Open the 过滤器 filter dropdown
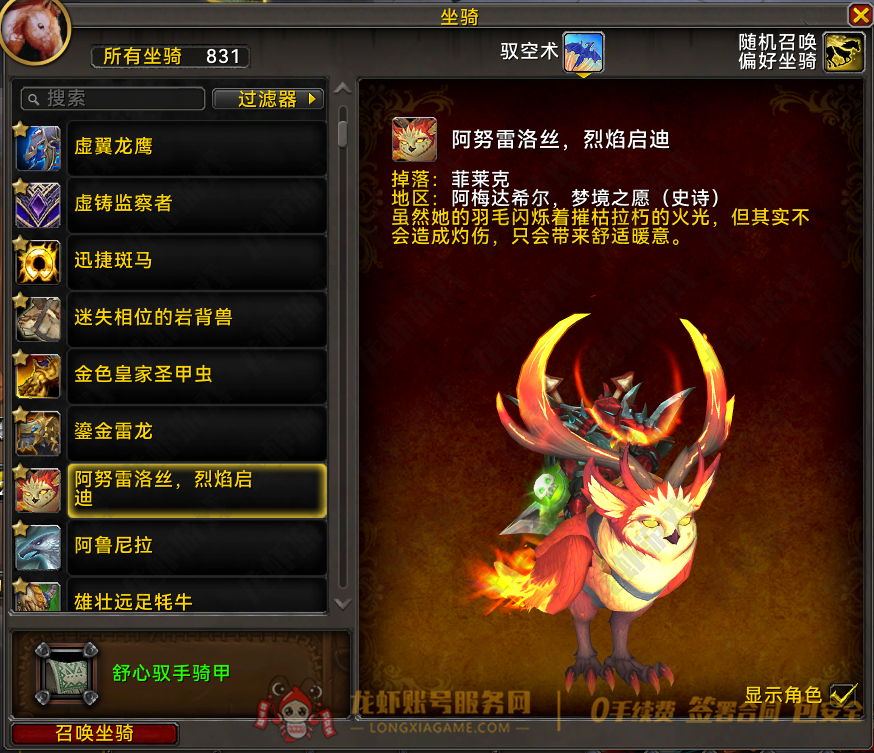 [268, 98]
